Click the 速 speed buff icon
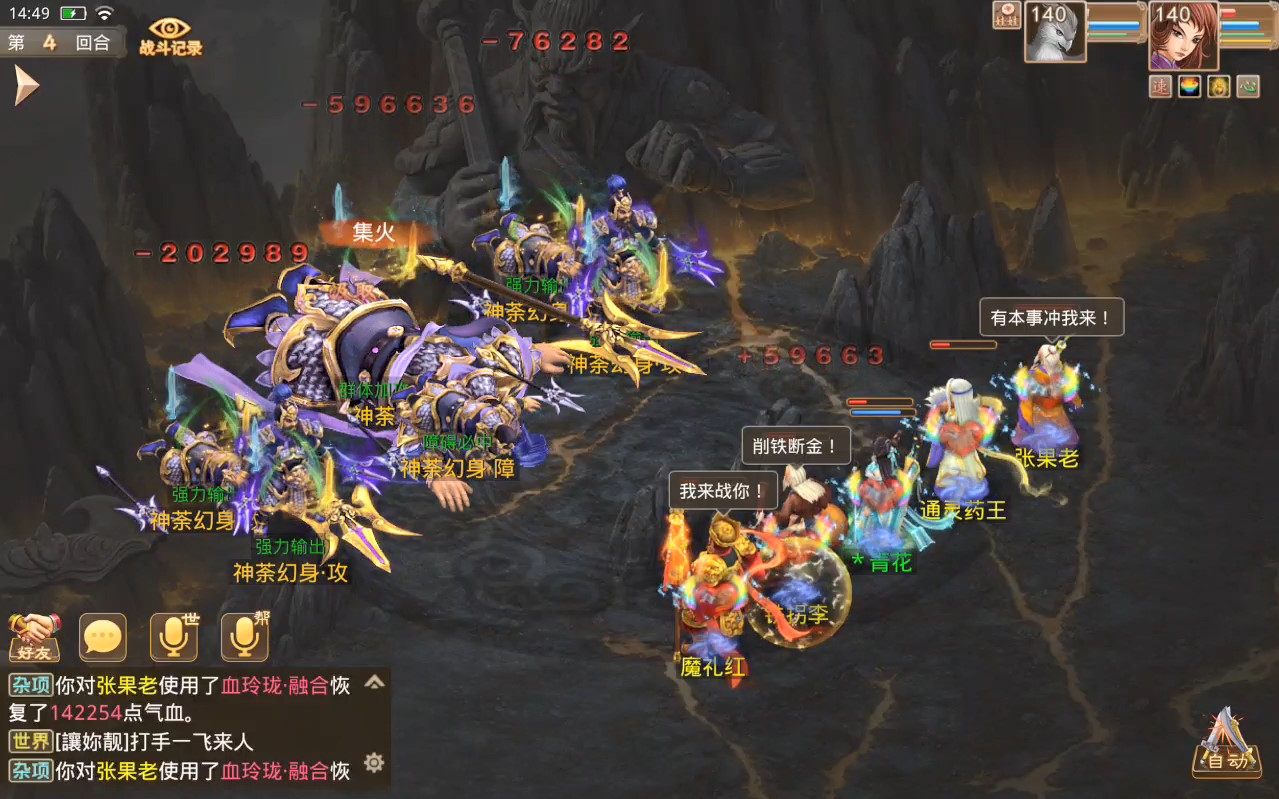The height and width of the screenshot is (799, 1279). coord(1160,87)
